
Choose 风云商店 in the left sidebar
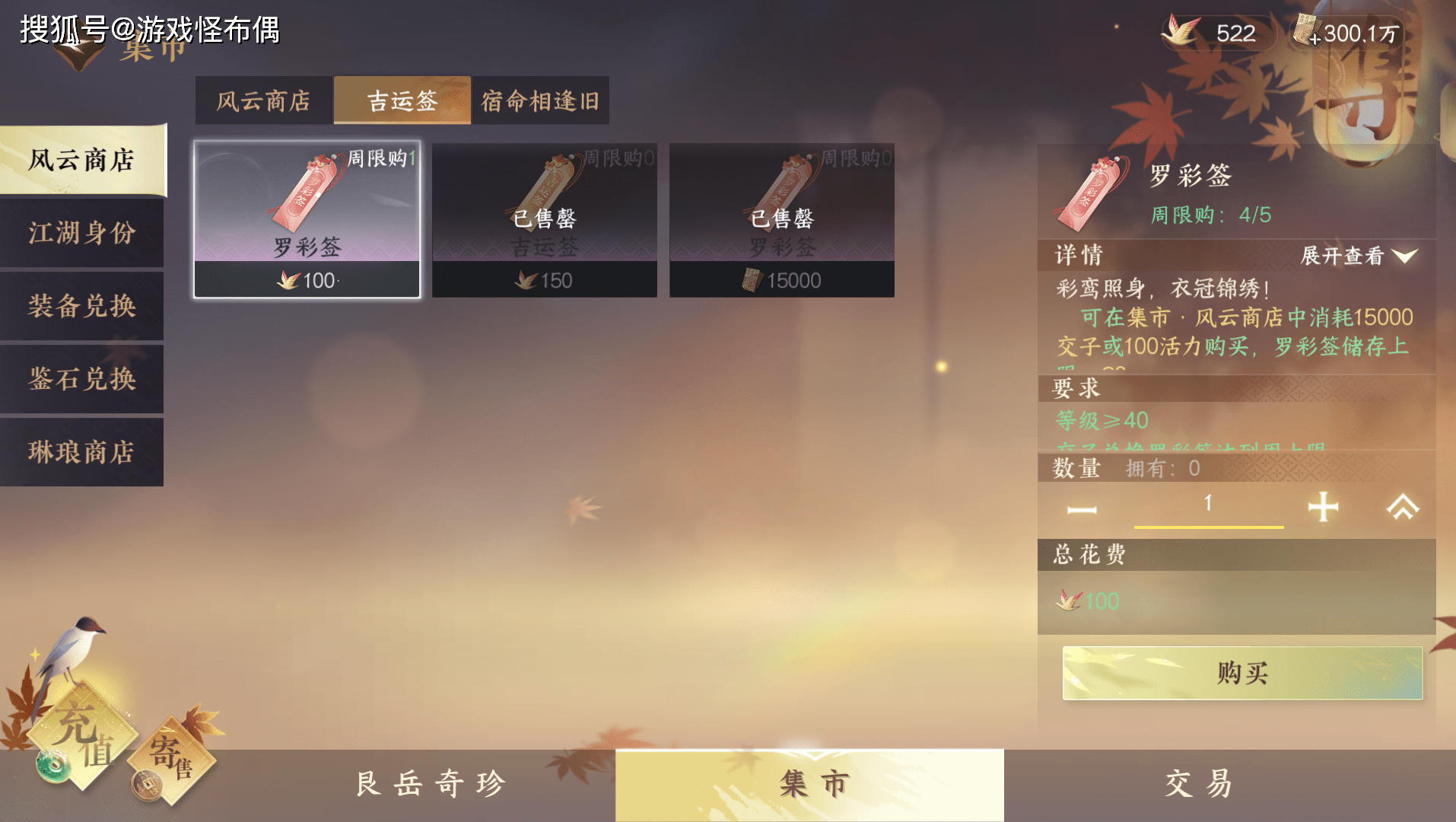(82, 161)
